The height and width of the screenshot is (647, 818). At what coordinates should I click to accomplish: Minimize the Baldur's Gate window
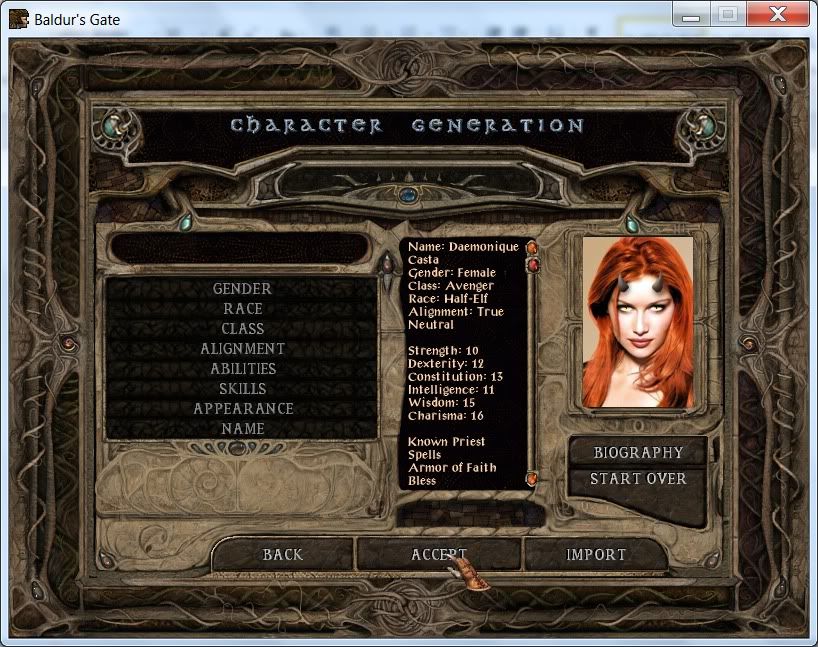coord(689,14)
